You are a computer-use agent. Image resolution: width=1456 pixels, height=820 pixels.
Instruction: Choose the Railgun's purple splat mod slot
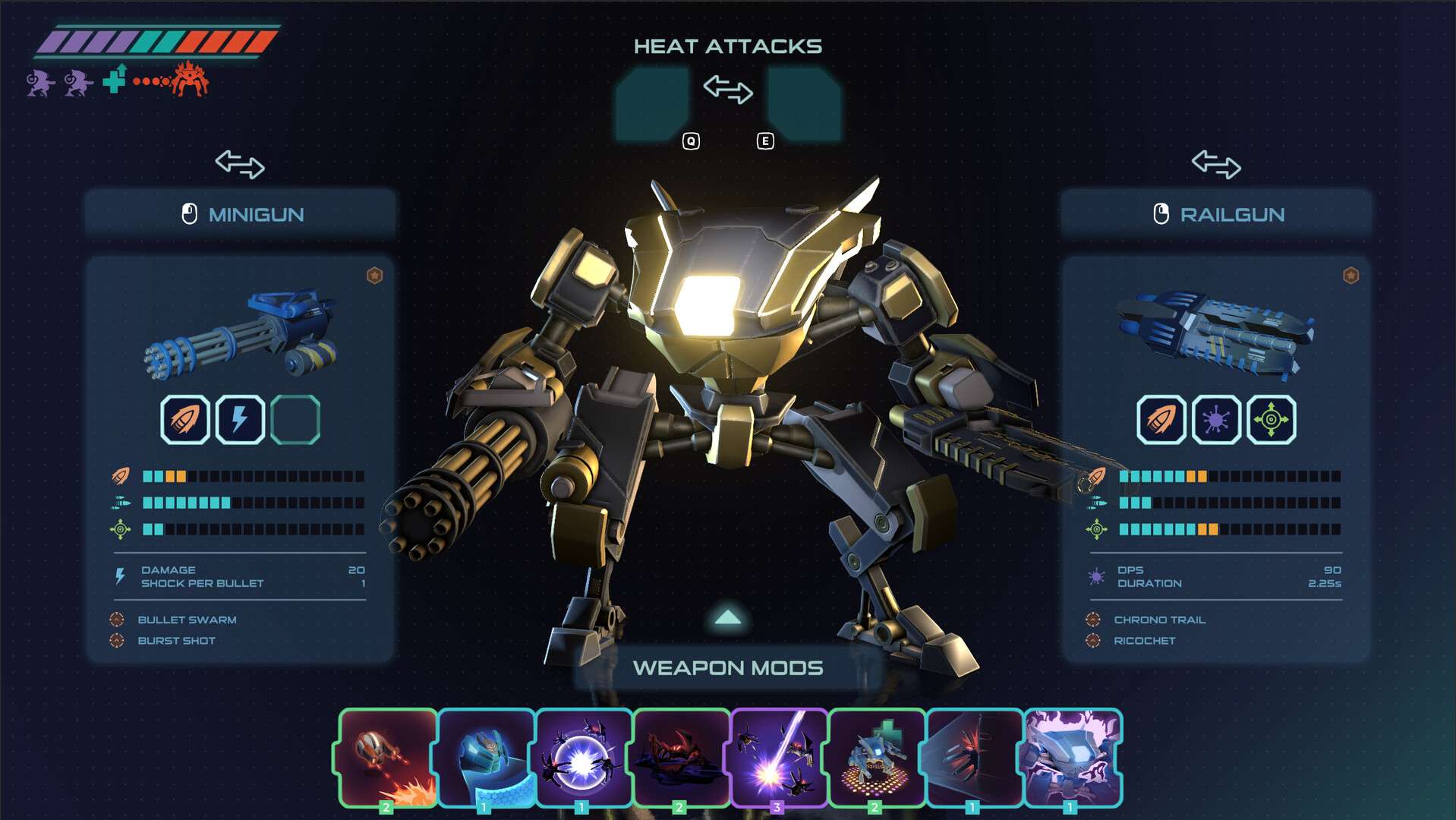click(x=1216, y=420)
